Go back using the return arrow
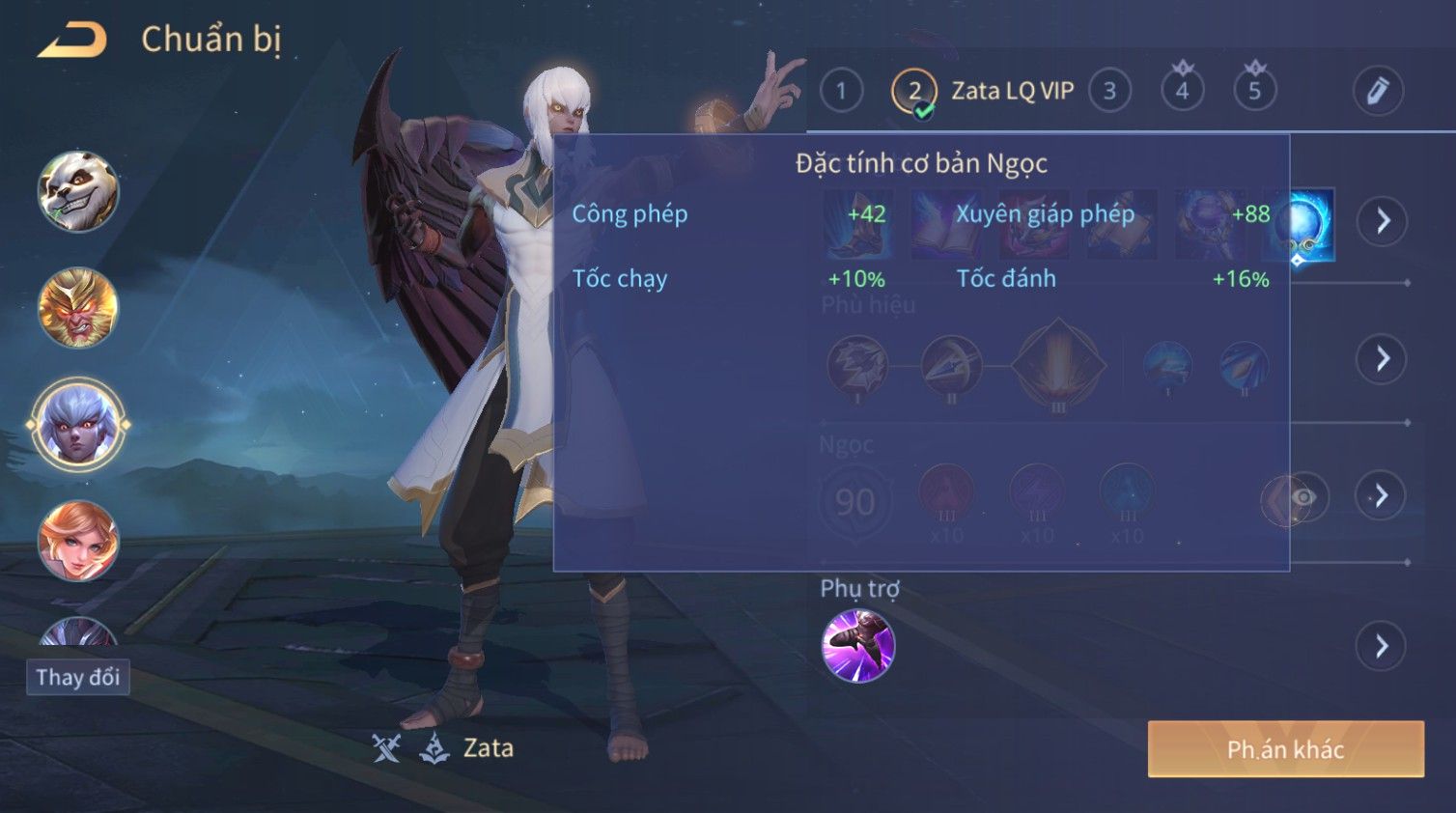The height and width of the screenshot is (813, 1456). (x=72, y=41)
